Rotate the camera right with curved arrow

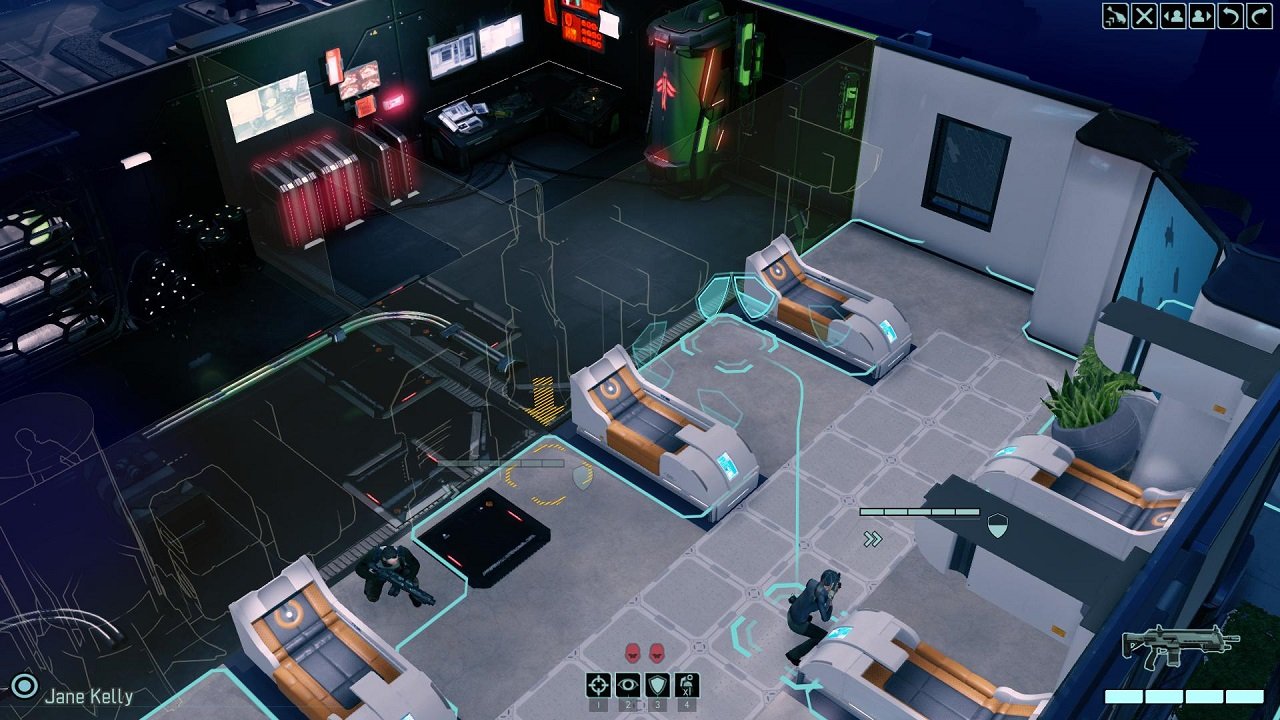click(x=1259, y=16)
